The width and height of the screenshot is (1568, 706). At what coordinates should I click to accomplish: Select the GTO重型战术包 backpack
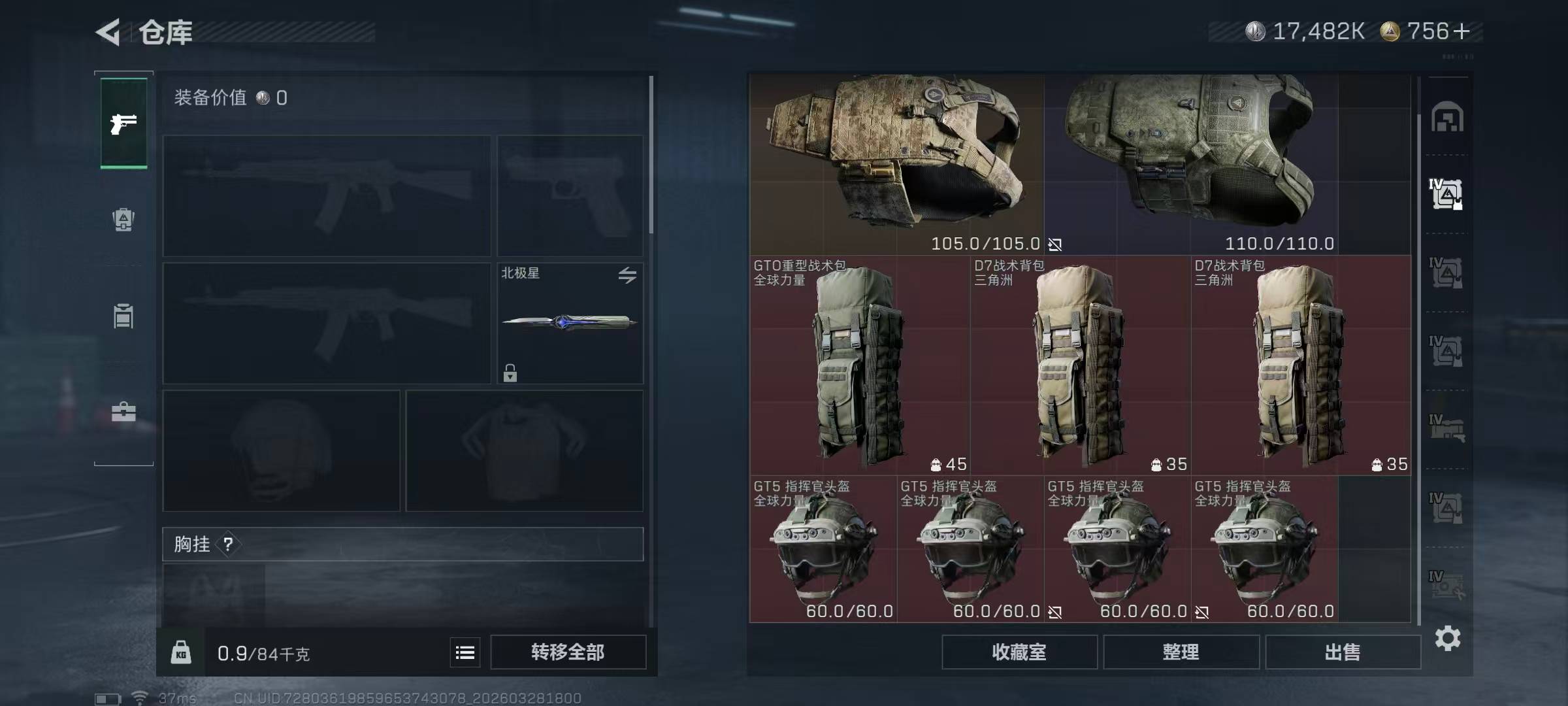[x=859, y=365]
